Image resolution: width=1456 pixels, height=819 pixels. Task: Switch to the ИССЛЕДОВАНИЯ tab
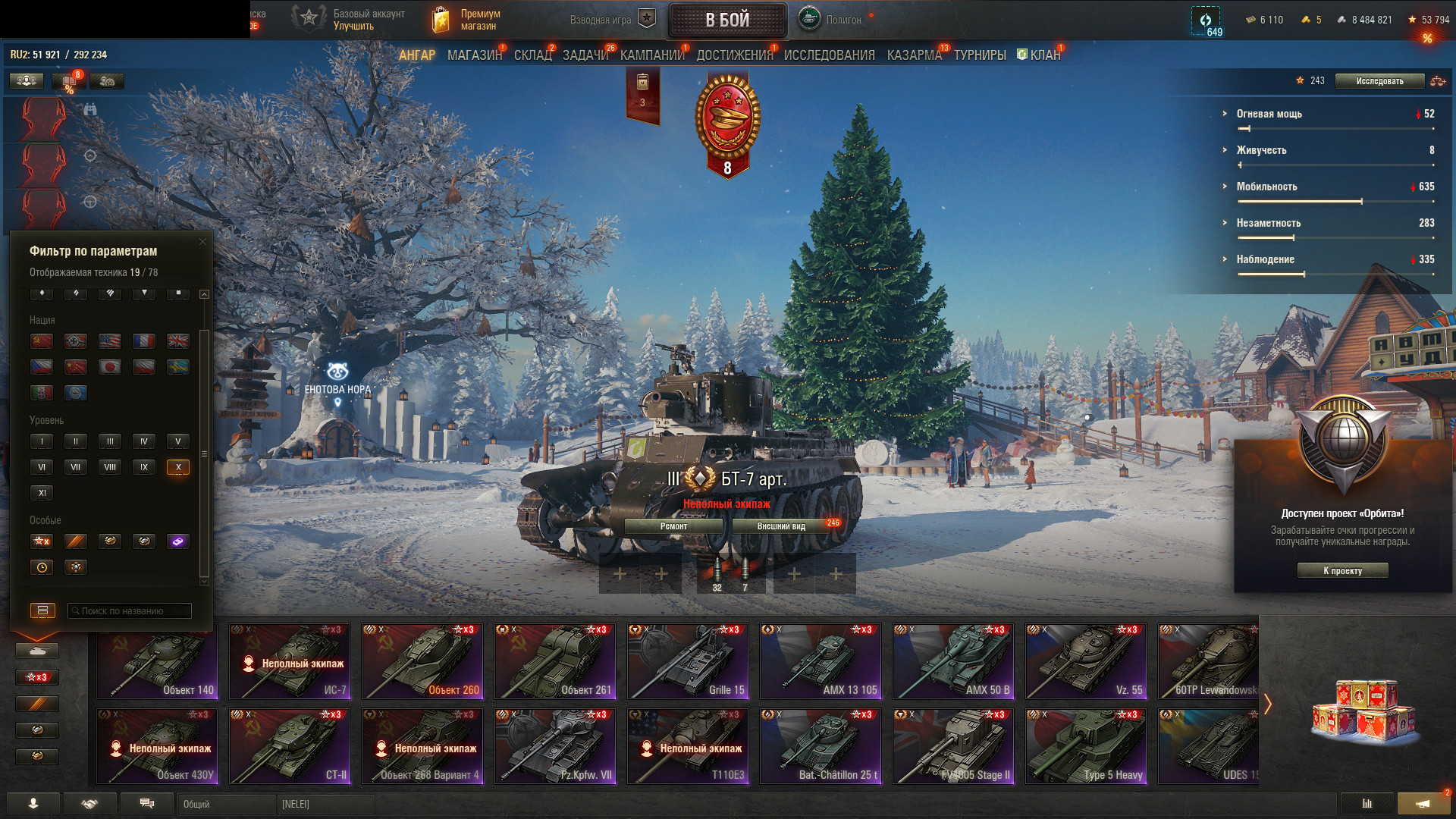(829, 55)
